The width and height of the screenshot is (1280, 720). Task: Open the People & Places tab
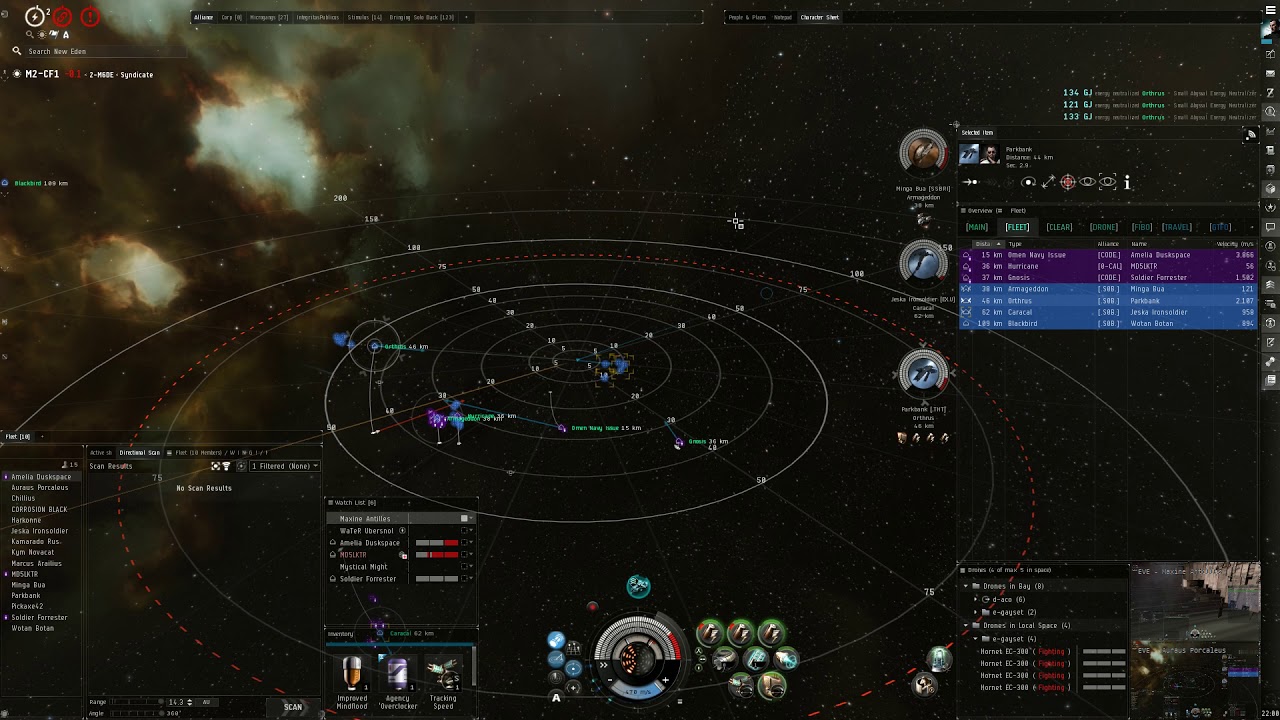(747, 17)
